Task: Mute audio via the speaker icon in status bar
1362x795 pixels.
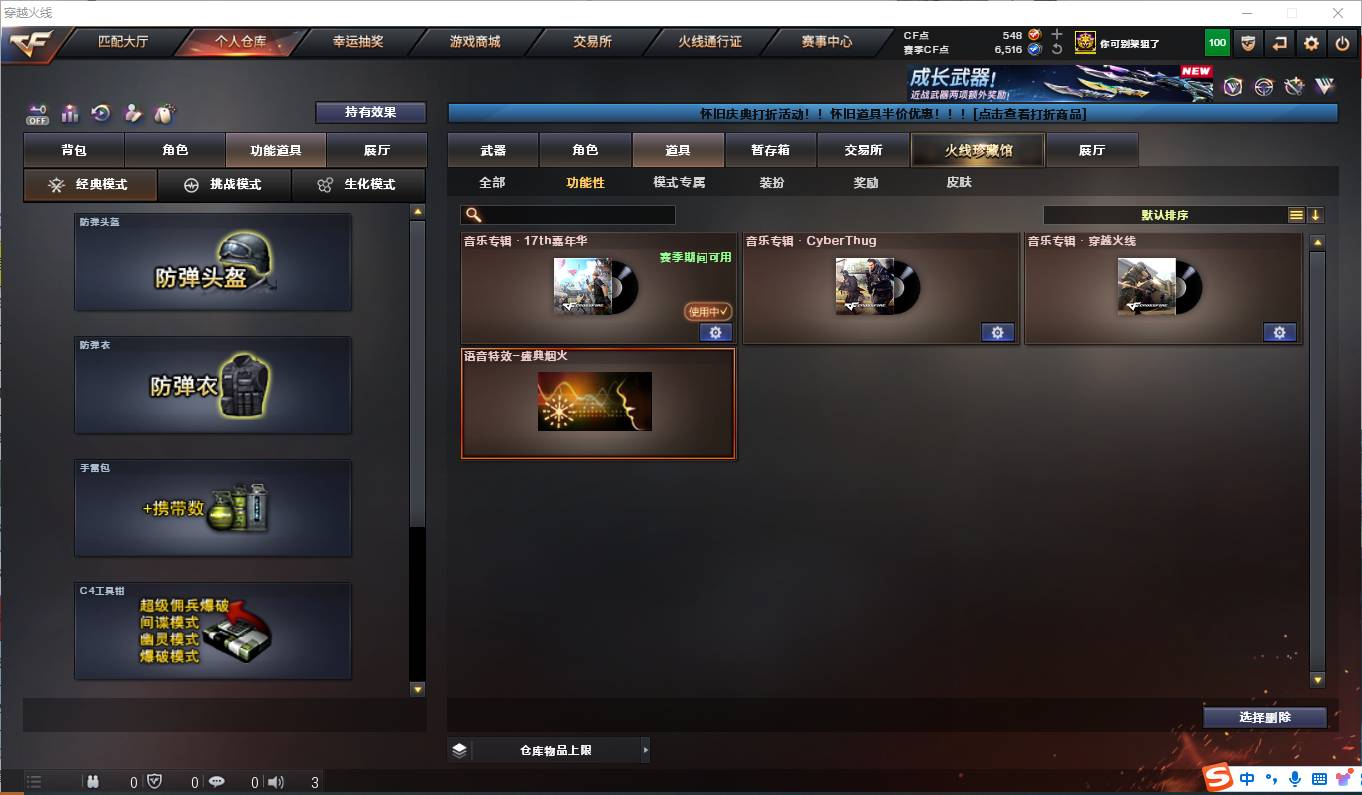Action: pos(277,782)
